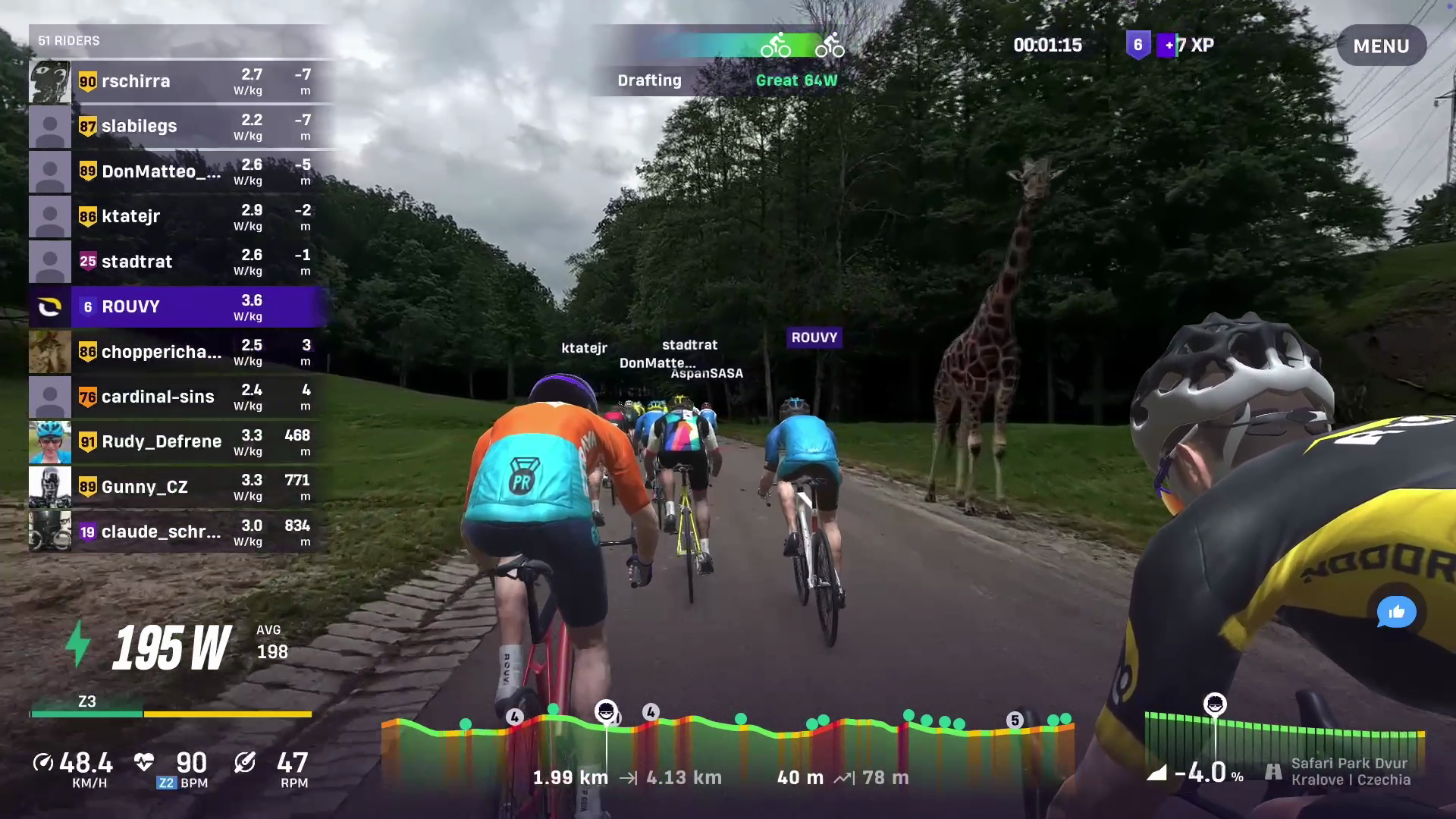Screen dimensions: 1456x819
Task: Choose slabilegs row in rider list
Action: click(180, 126)
